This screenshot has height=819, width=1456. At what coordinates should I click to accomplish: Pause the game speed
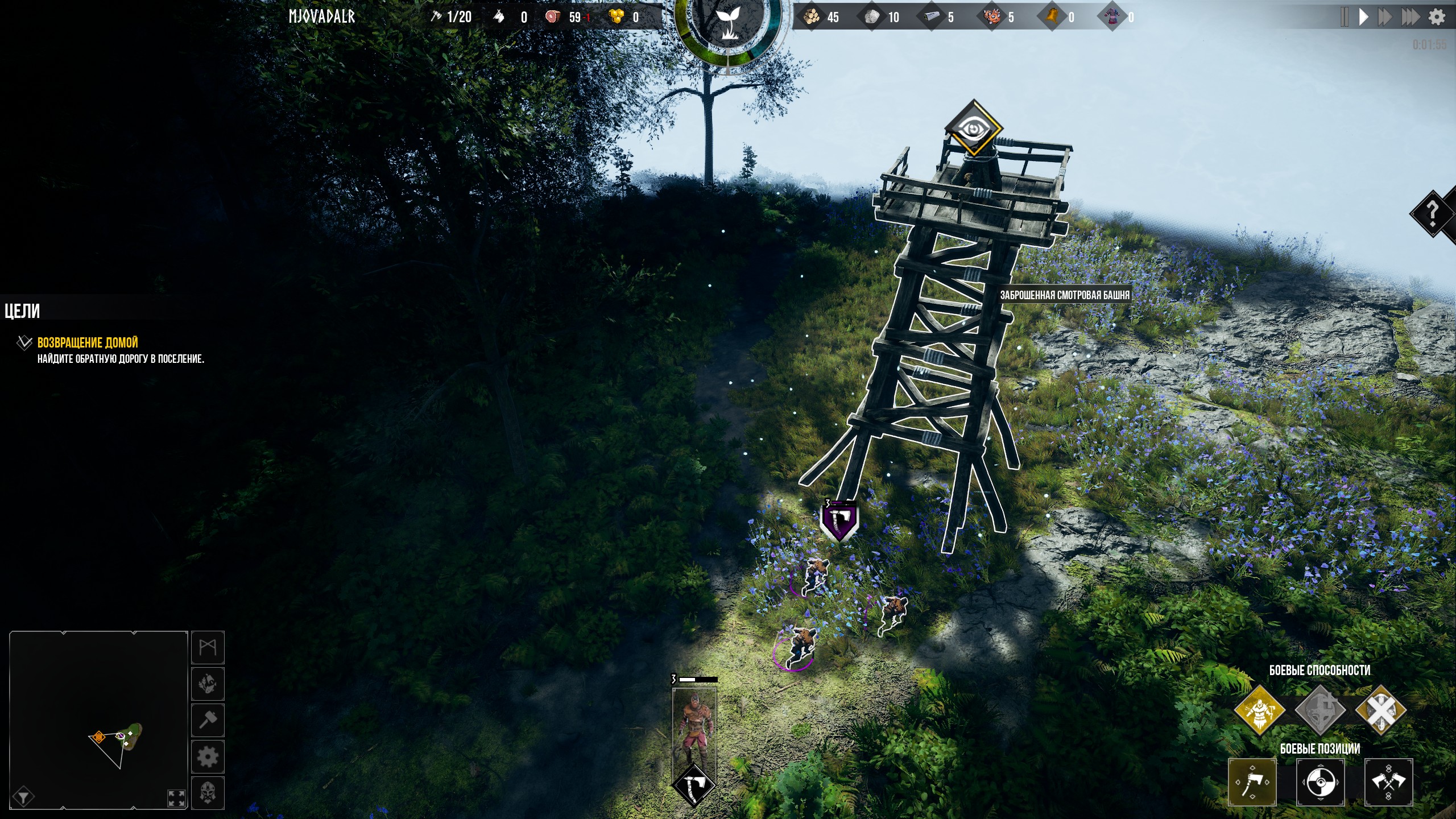click(x=1344, y=17)
